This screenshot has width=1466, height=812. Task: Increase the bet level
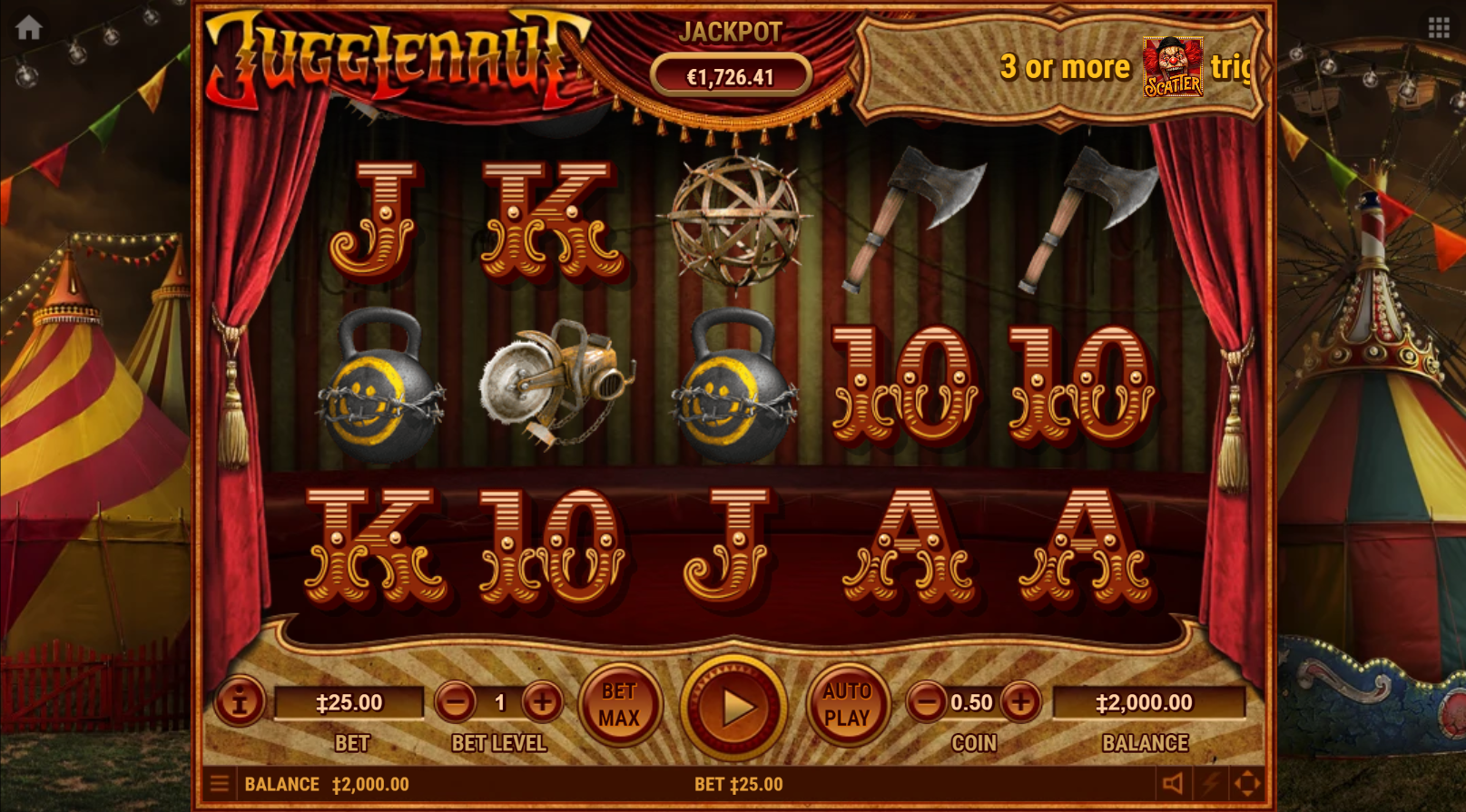tap(543, 702)
